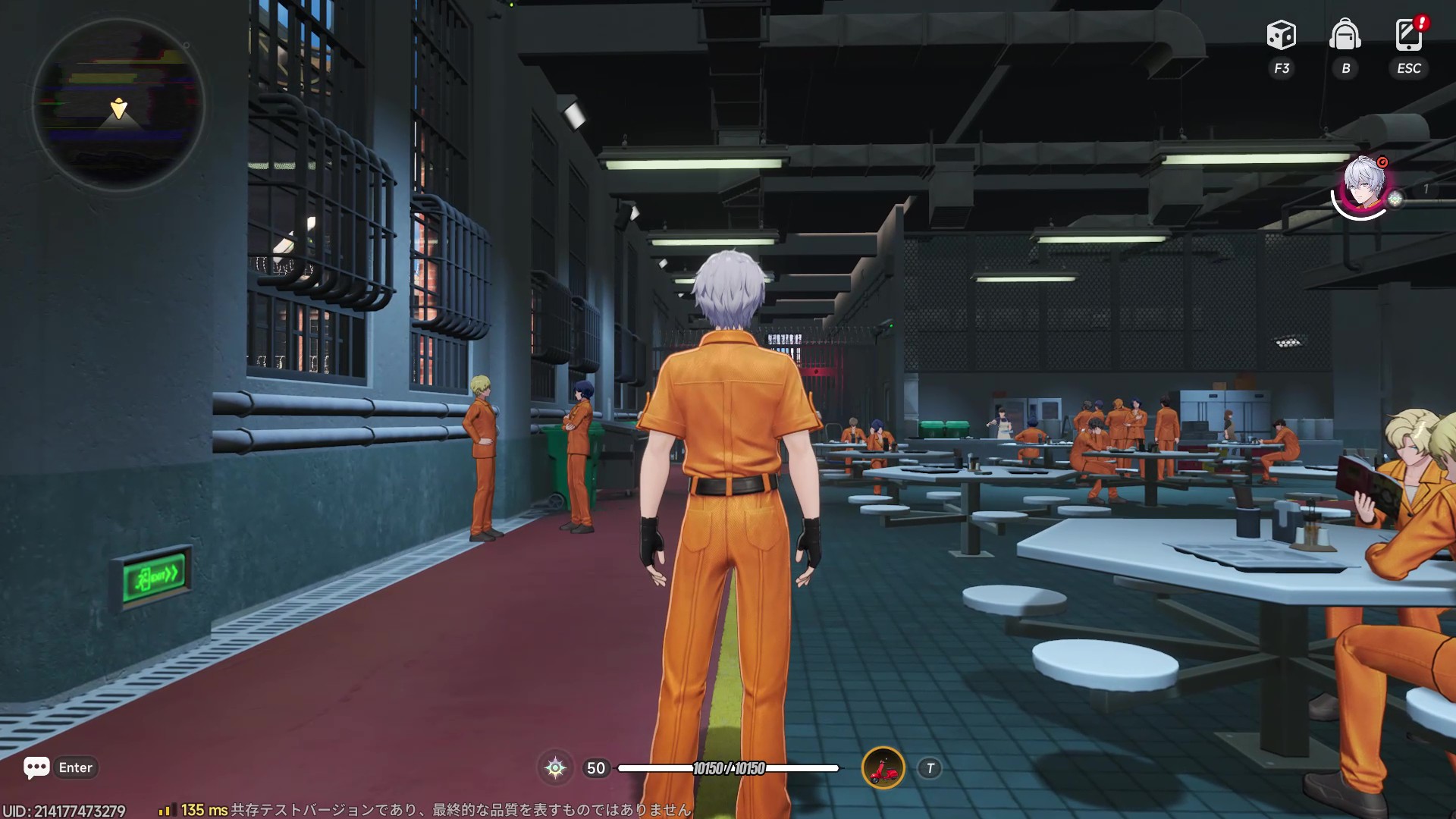This screenshot has width=1456, height=819.
Task: Click the compass star icon beside level
Action: click(x=555, y=768)
